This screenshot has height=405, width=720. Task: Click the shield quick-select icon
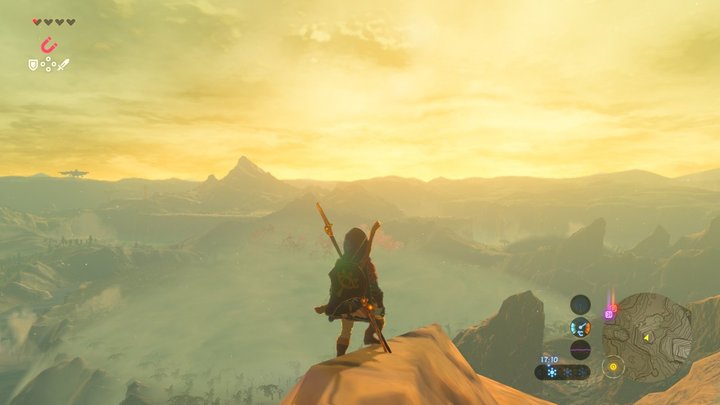tap(33, 64)
